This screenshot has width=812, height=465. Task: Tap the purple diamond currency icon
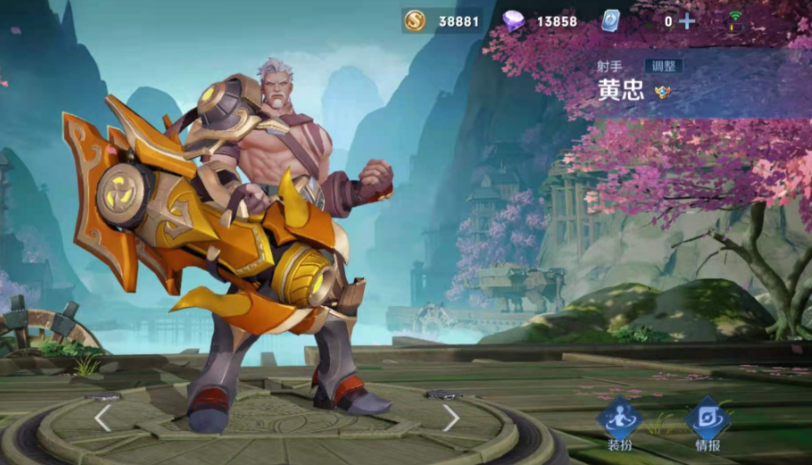[514, 21]
